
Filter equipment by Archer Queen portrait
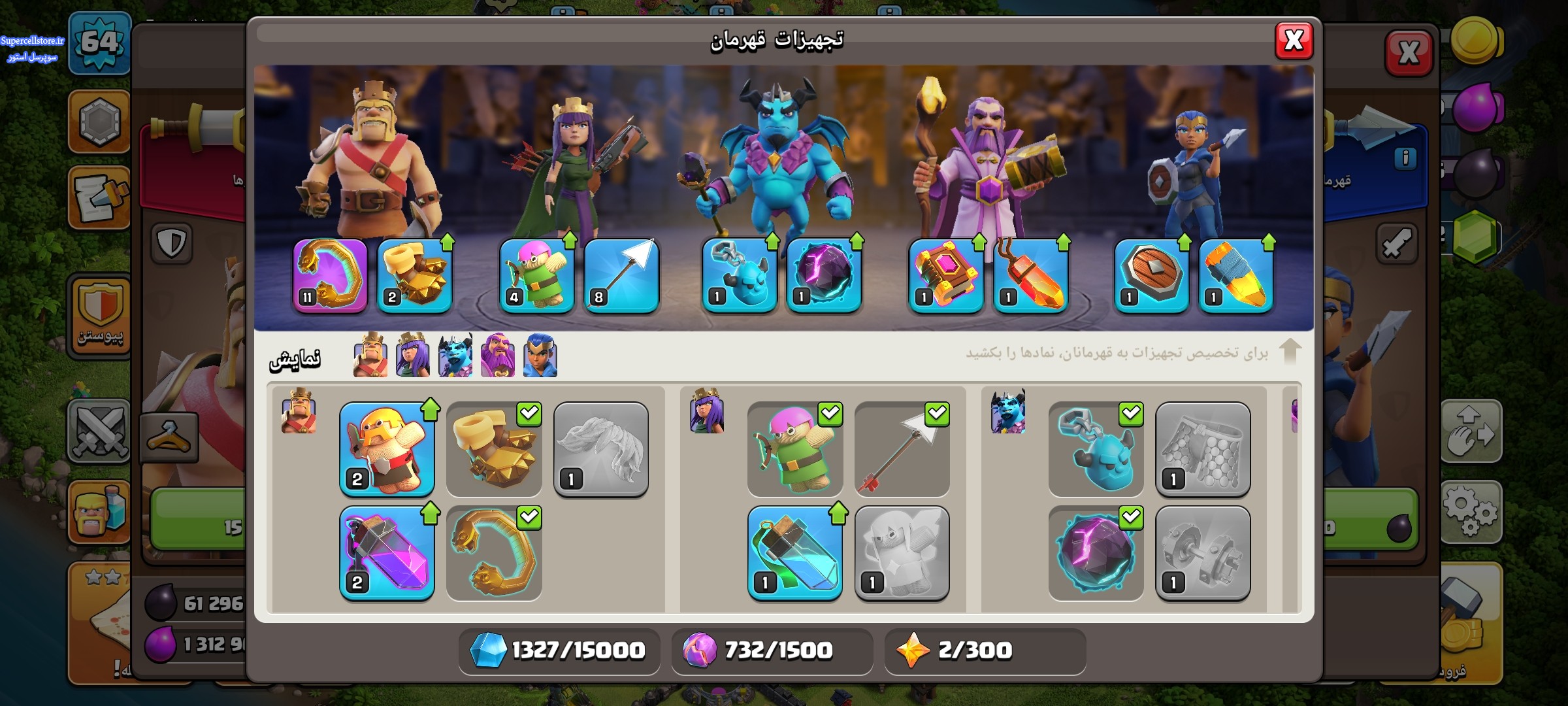tap(412, 356)
